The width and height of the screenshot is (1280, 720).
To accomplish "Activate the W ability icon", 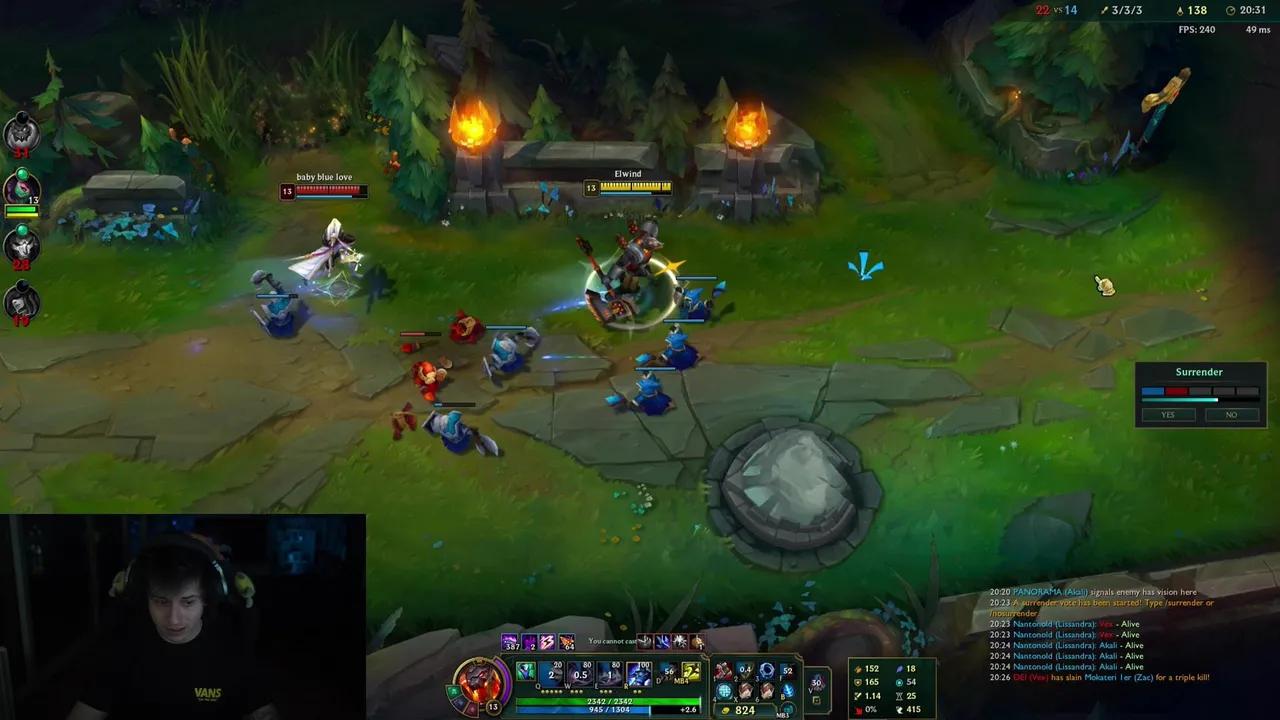I will 579,674.
